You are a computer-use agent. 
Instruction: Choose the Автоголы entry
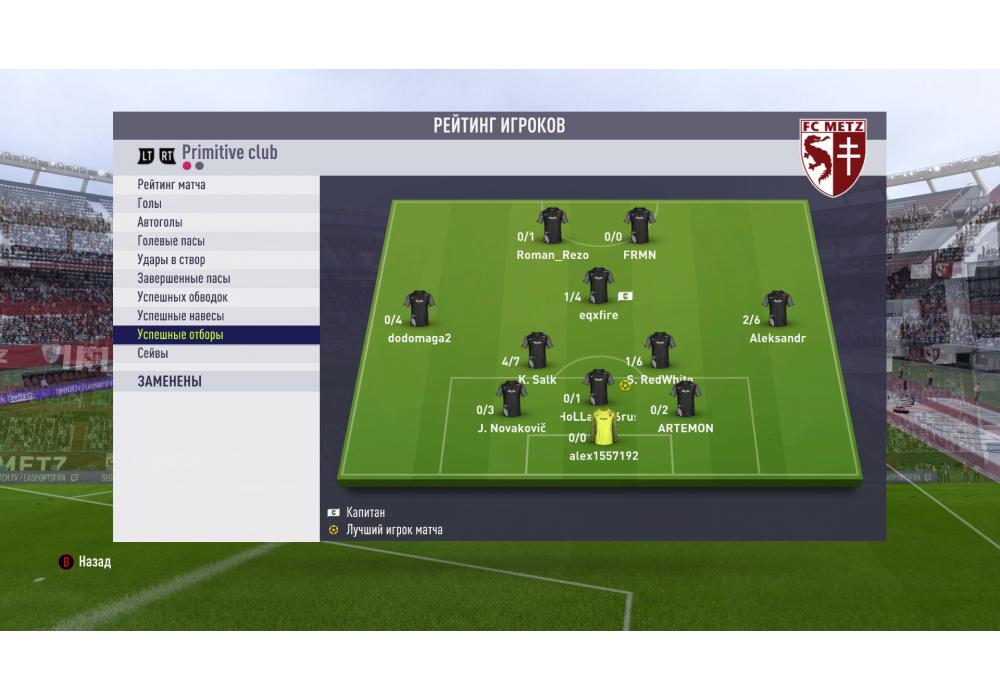click(x=160, y=222)
